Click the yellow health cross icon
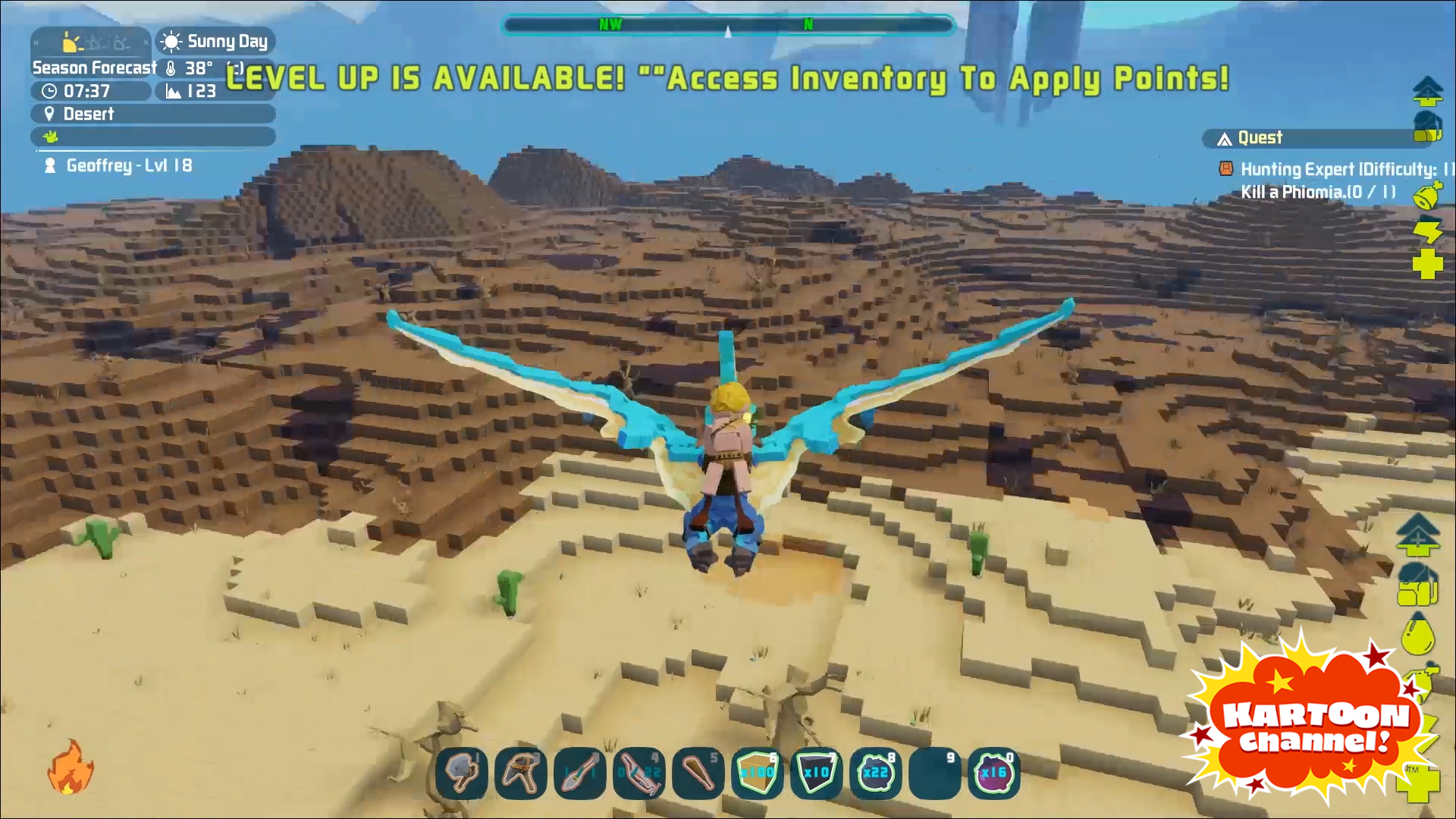This screenshot has height=819, width=1456. click(1427, 265)
